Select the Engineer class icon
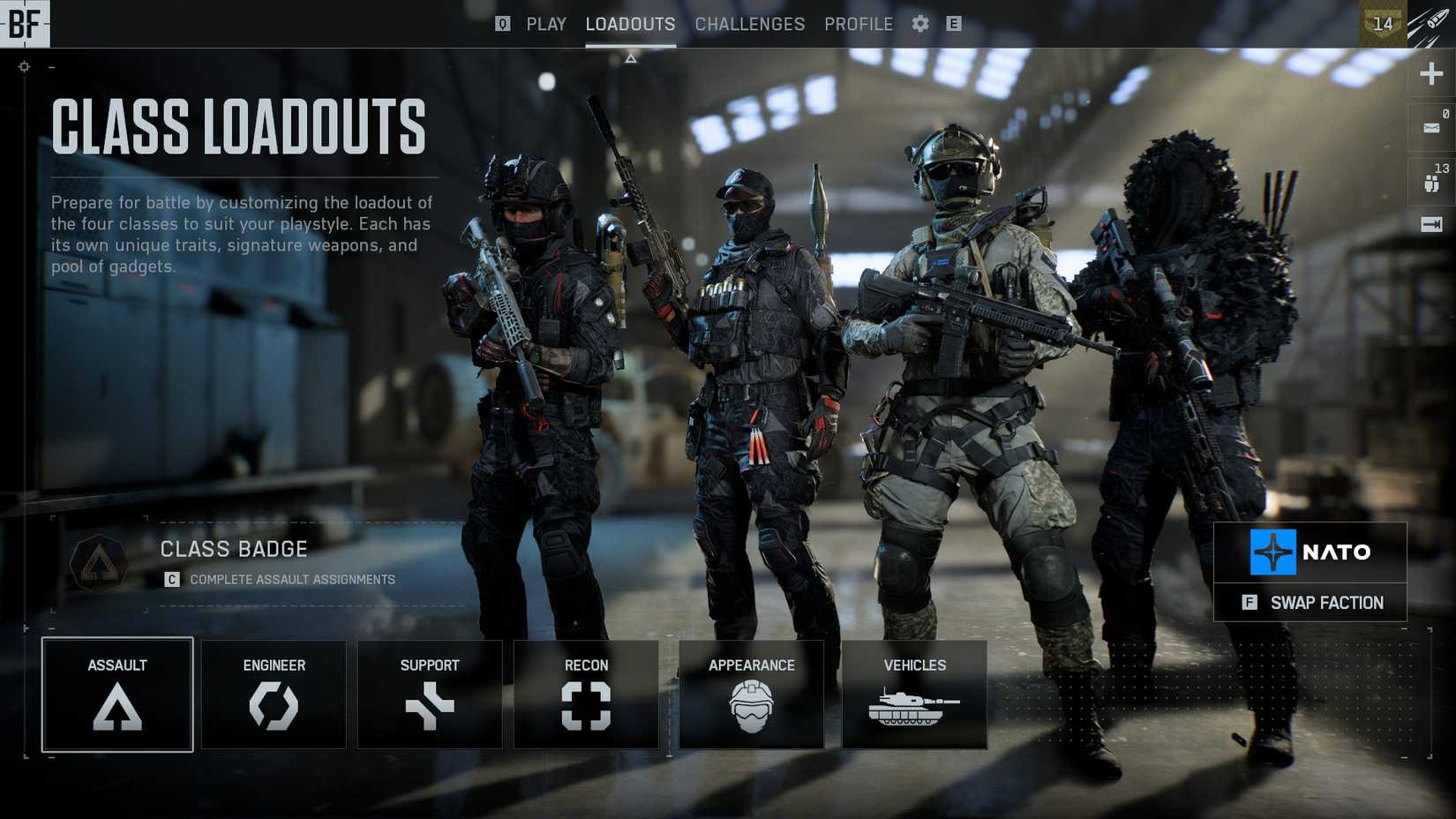The width and height of the screenshot is (1456, 819). 274,706
